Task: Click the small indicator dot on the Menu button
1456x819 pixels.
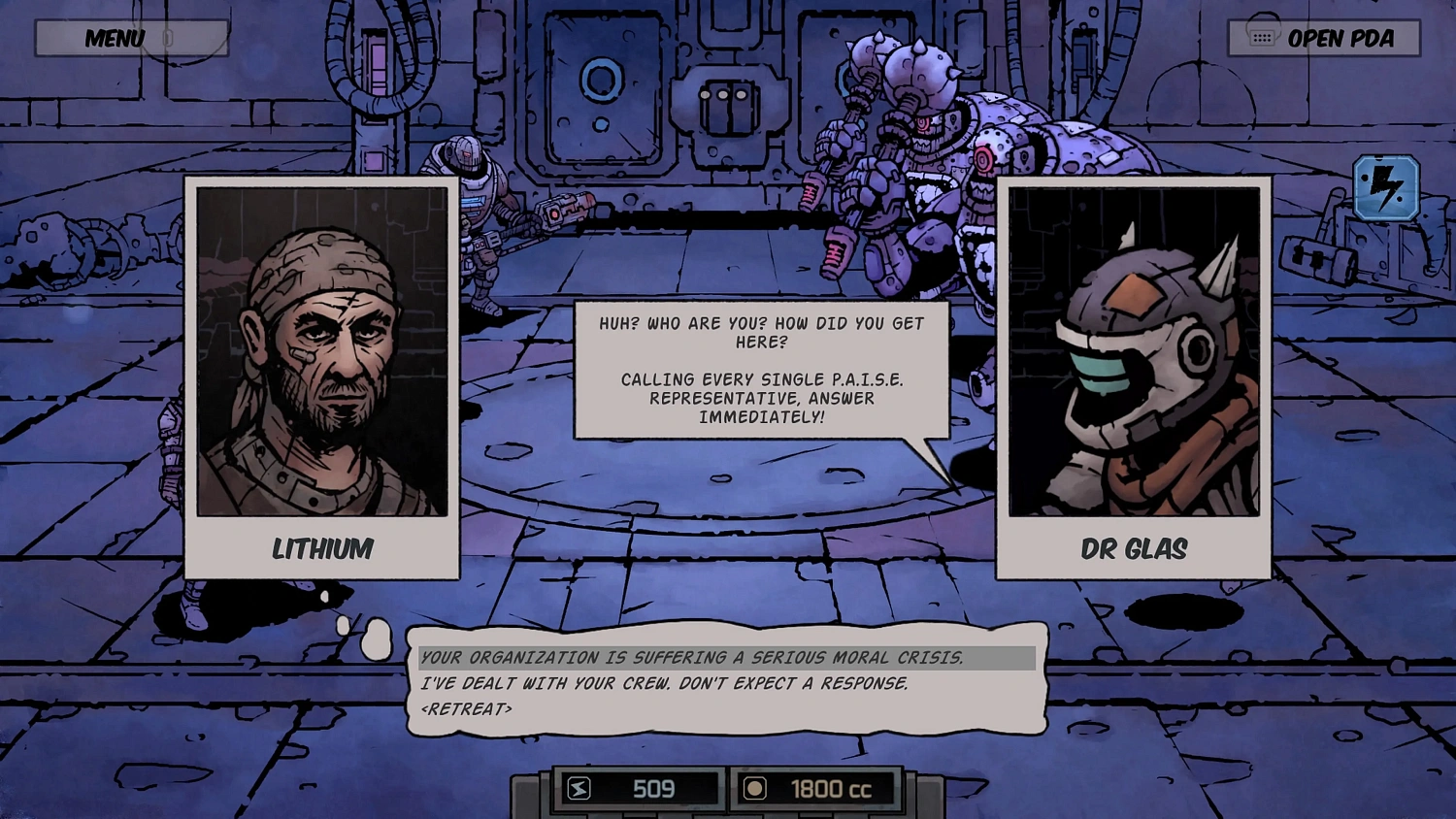Action: (167, 37)
